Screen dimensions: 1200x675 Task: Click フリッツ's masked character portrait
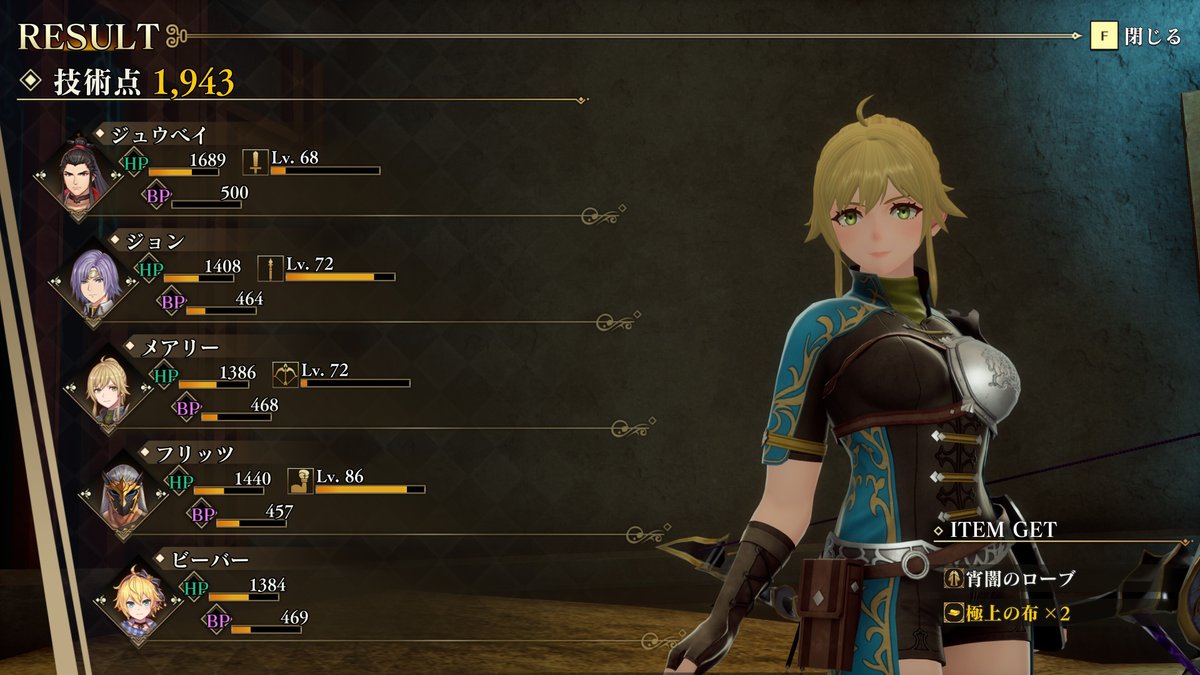(x=123, y=497)
